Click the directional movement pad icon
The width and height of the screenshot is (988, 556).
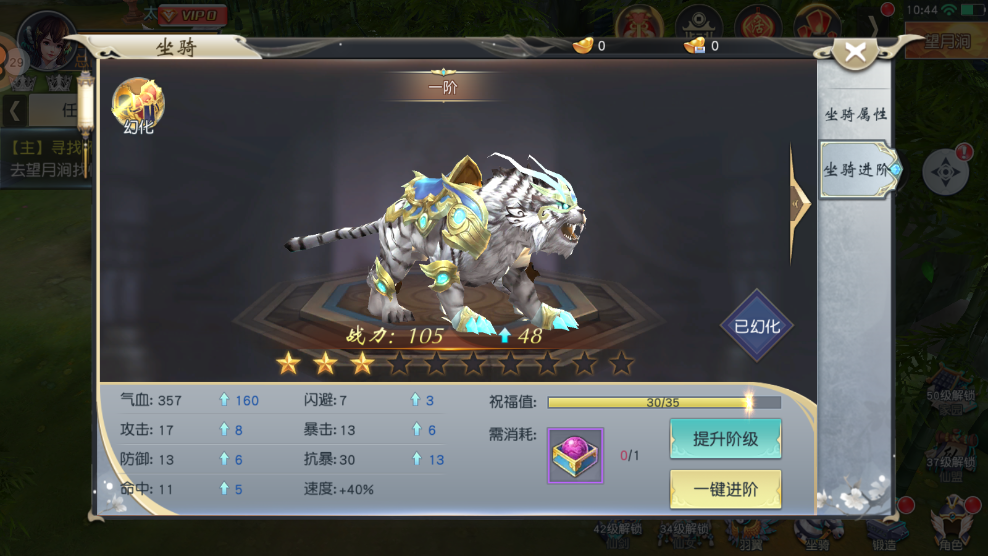coord(945,173)
